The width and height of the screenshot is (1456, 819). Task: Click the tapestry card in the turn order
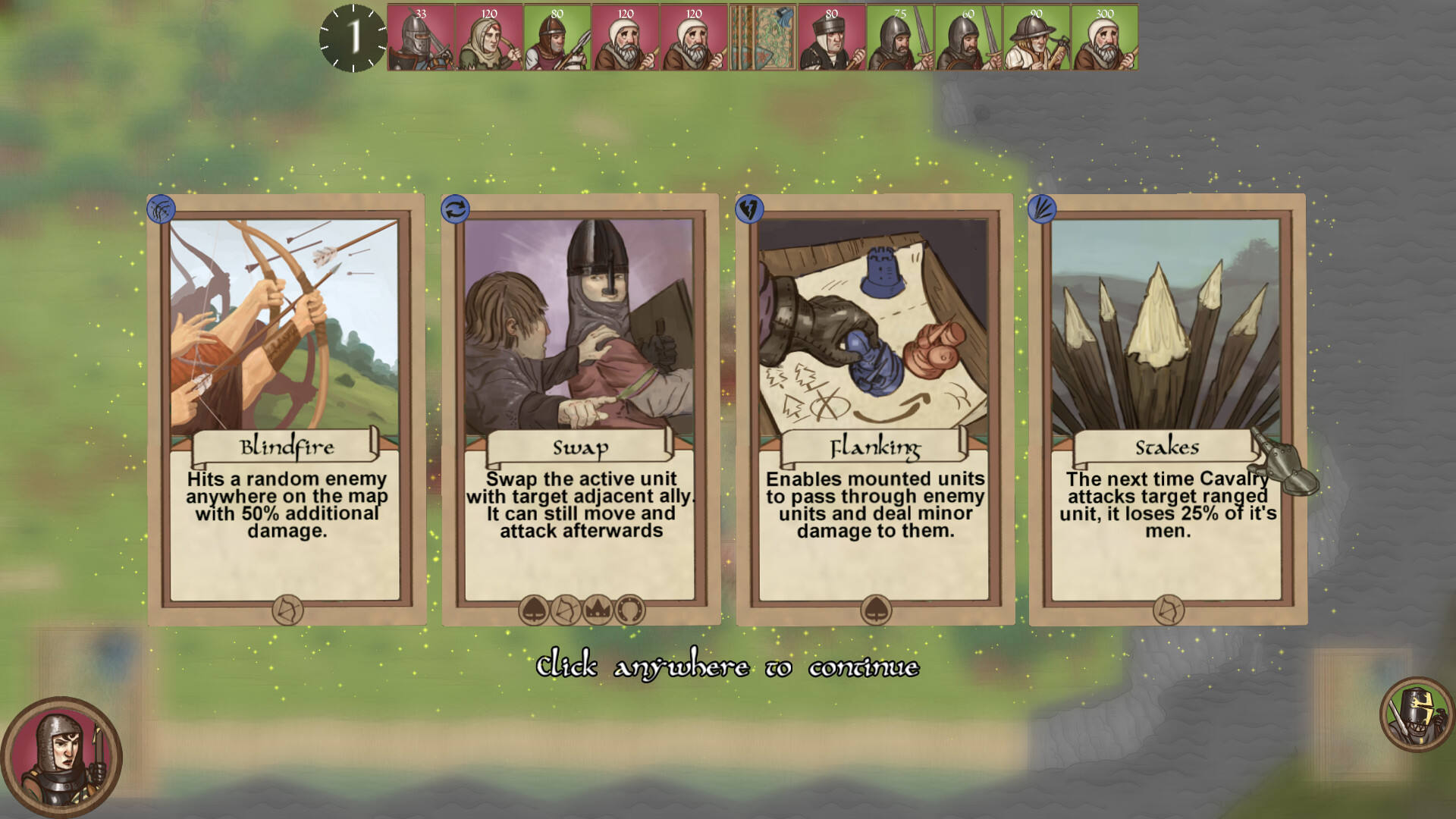coord(763,38)
